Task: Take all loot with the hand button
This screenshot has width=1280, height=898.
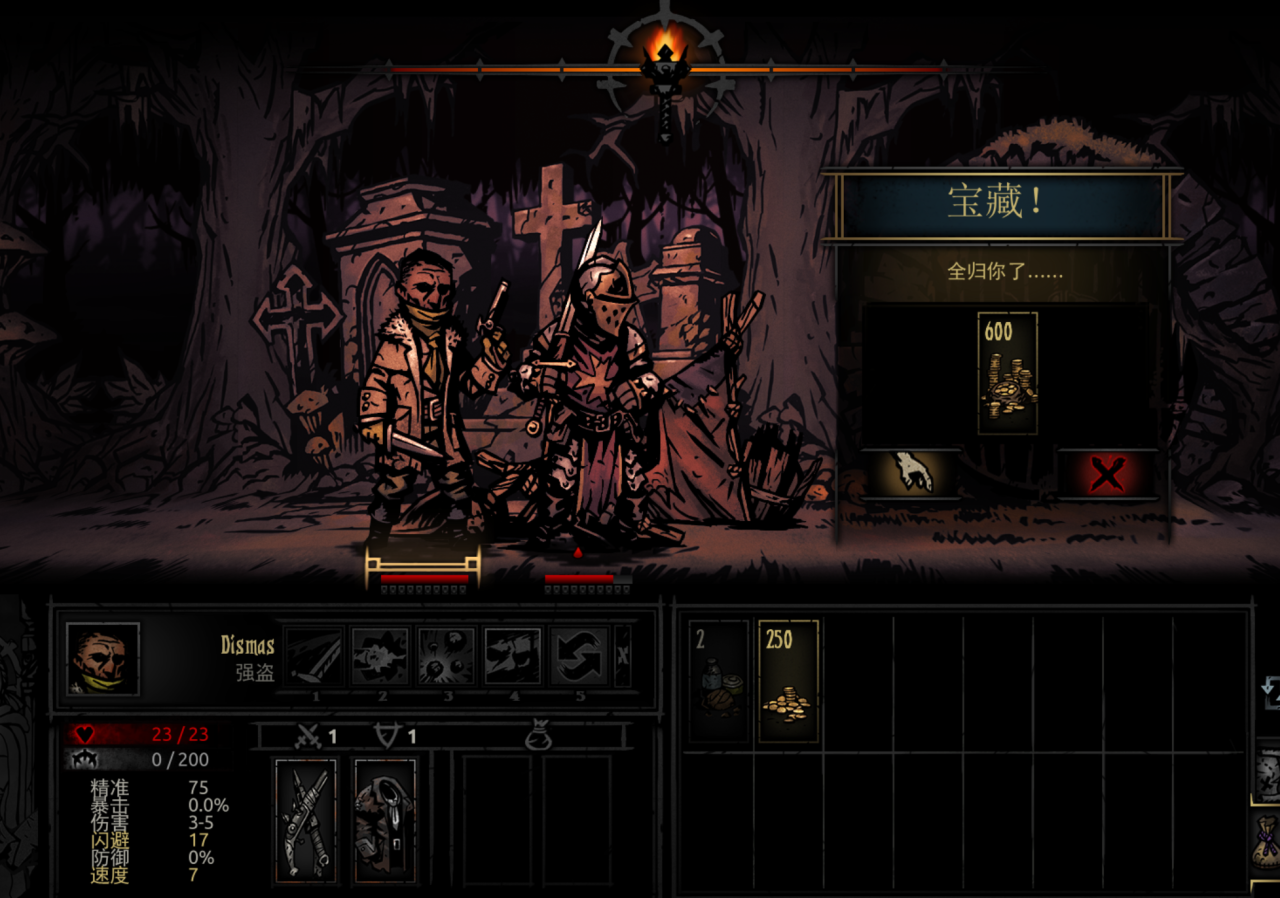Action: click(912, 472)
